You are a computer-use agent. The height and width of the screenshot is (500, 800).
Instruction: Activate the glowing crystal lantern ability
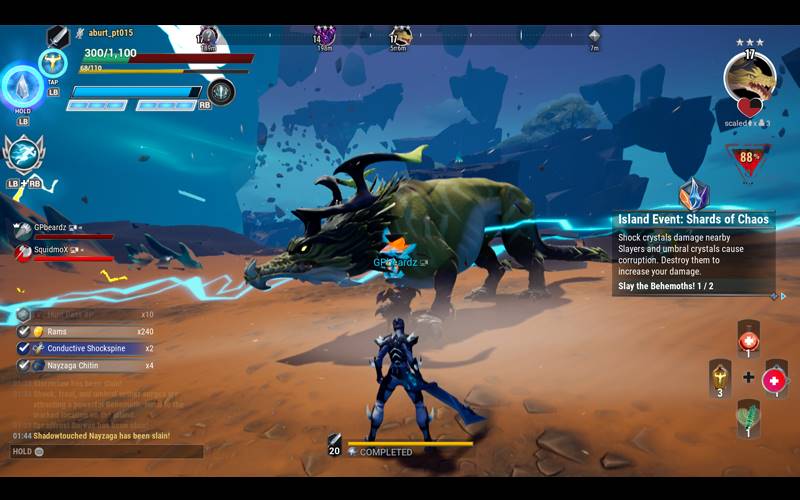click(20, 87)
